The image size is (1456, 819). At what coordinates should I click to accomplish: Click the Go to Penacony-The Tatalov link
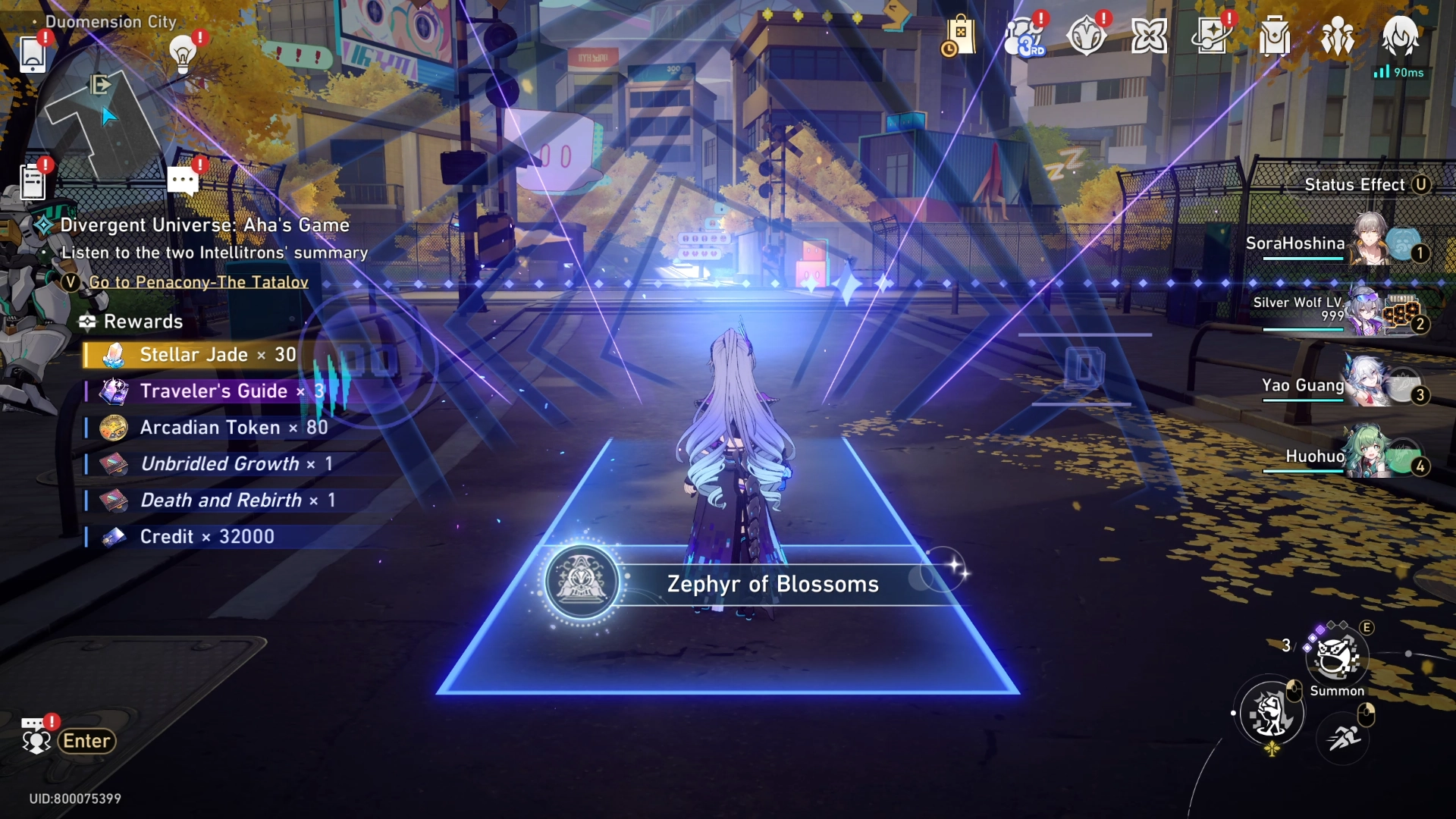pyautogui.click(x=198, y=281)
